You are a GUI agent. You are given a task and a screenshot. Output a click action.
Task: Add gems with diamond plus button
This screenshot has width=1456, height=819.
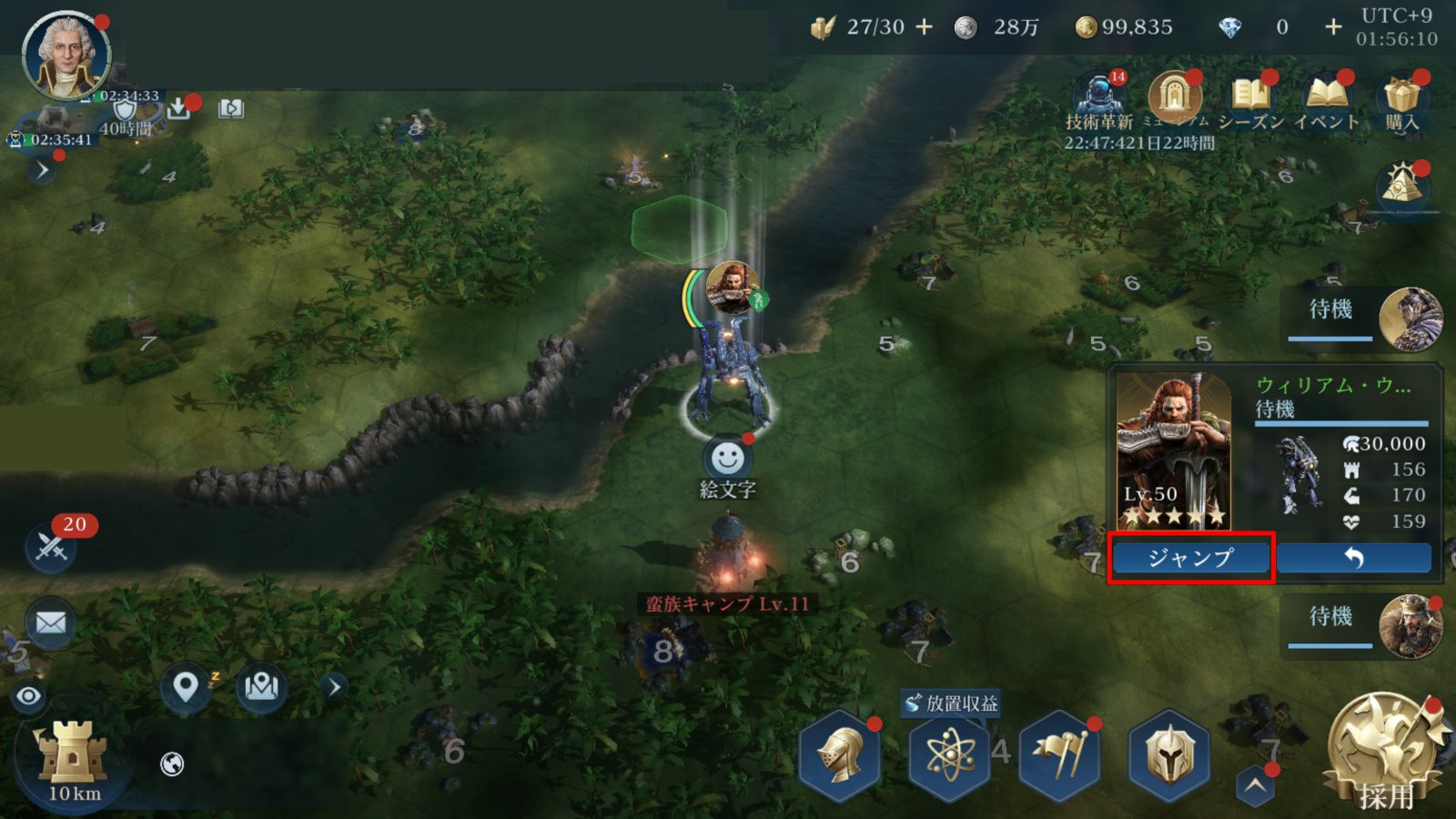click(1332, 27)
